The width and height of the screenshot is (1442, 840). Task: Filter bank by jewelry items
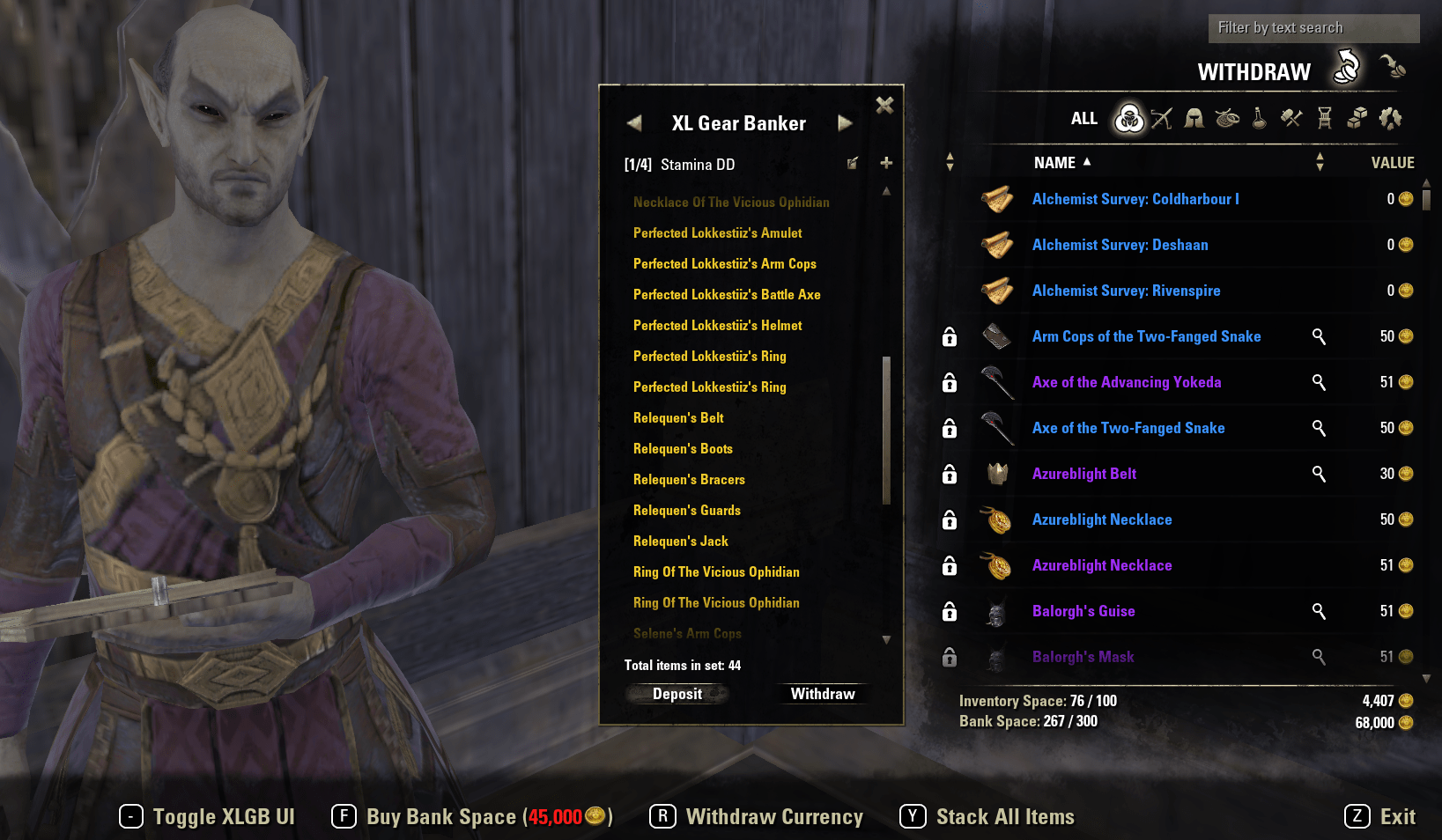(1226, 118)
